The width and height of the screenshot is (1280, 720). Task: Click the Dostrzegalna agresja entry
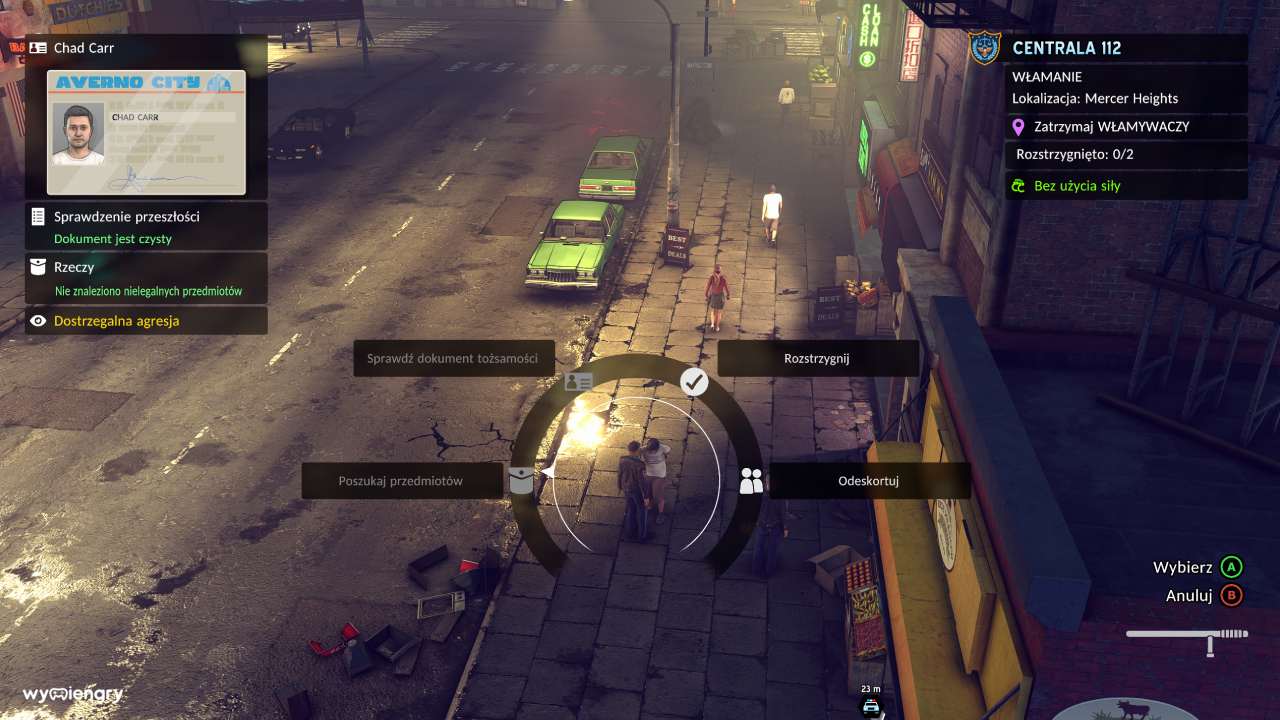(x=146, y=321)
